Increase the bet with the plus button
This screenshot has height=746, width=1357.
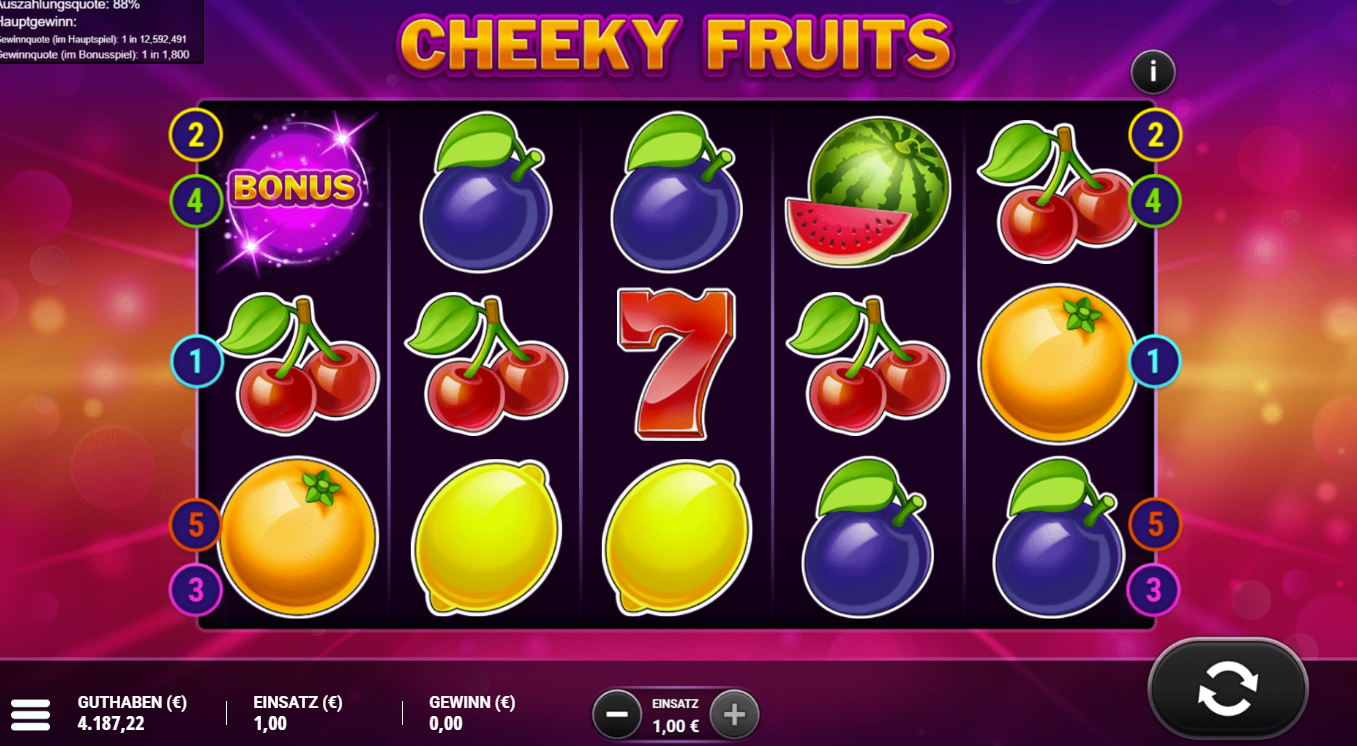click(735, 714)
